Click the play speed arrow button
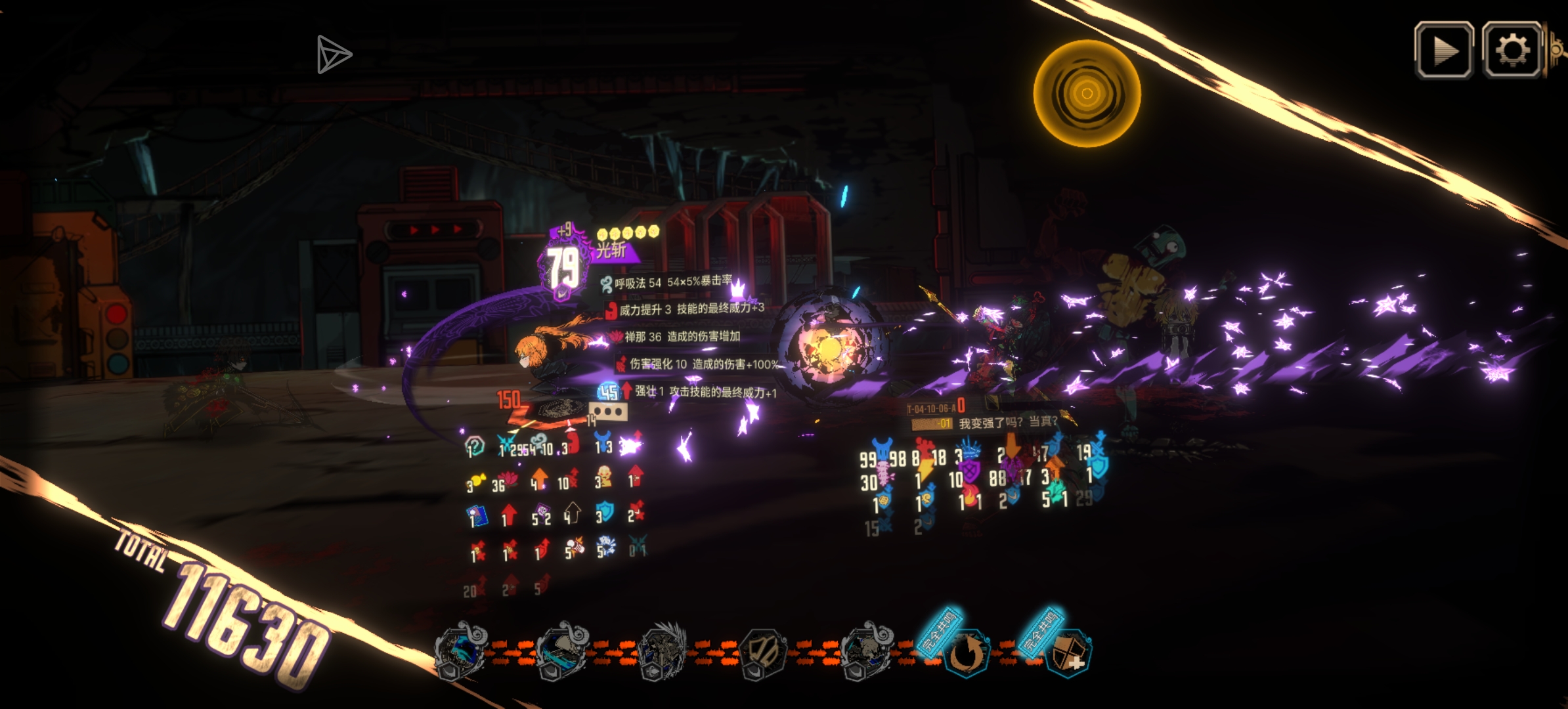Viewport: 1568px width, 709px height. tap(1443, 51)
